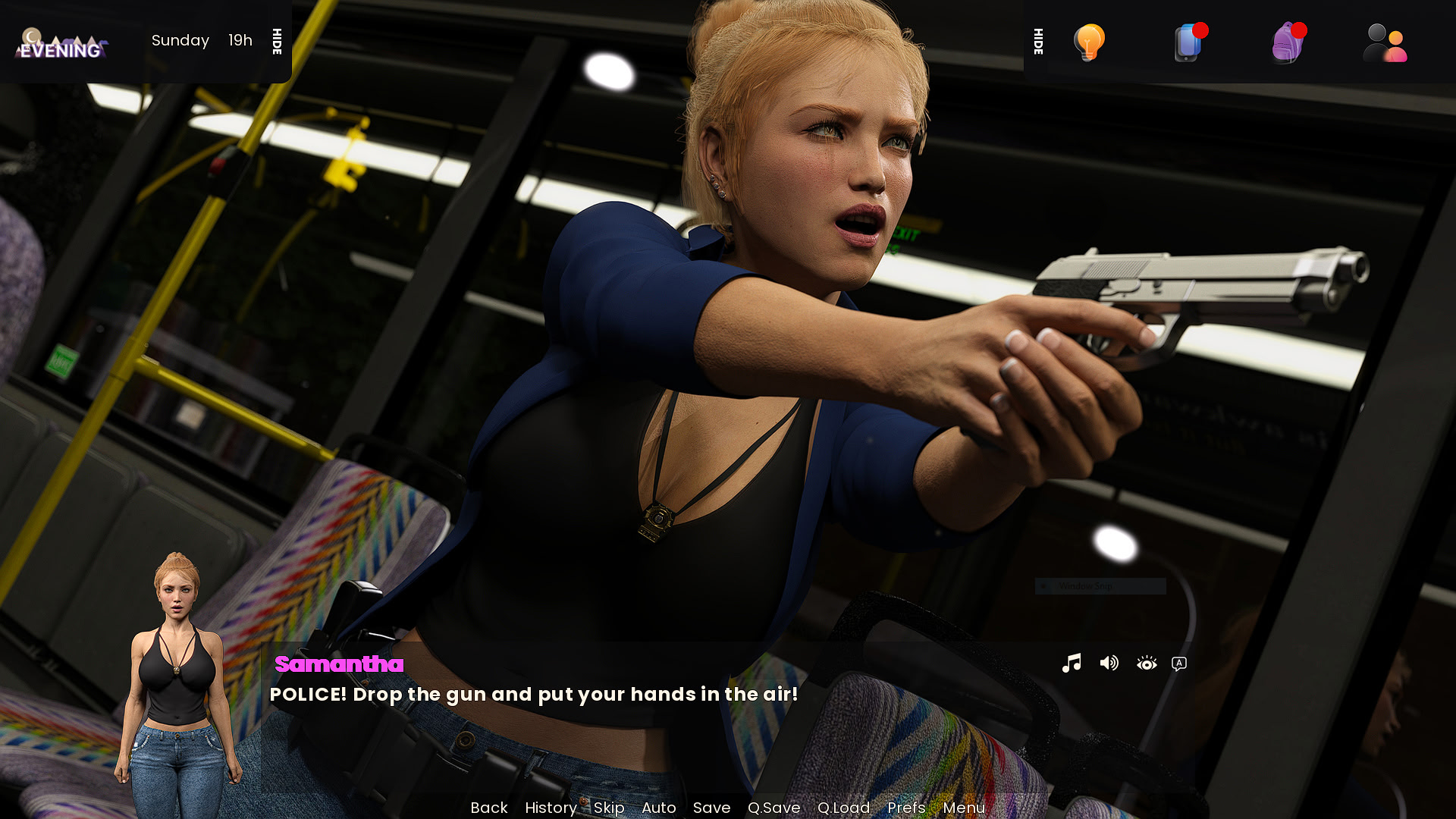1456x819 pixels.
Task: Turn on Auto advance
Action: coord(658,808)
